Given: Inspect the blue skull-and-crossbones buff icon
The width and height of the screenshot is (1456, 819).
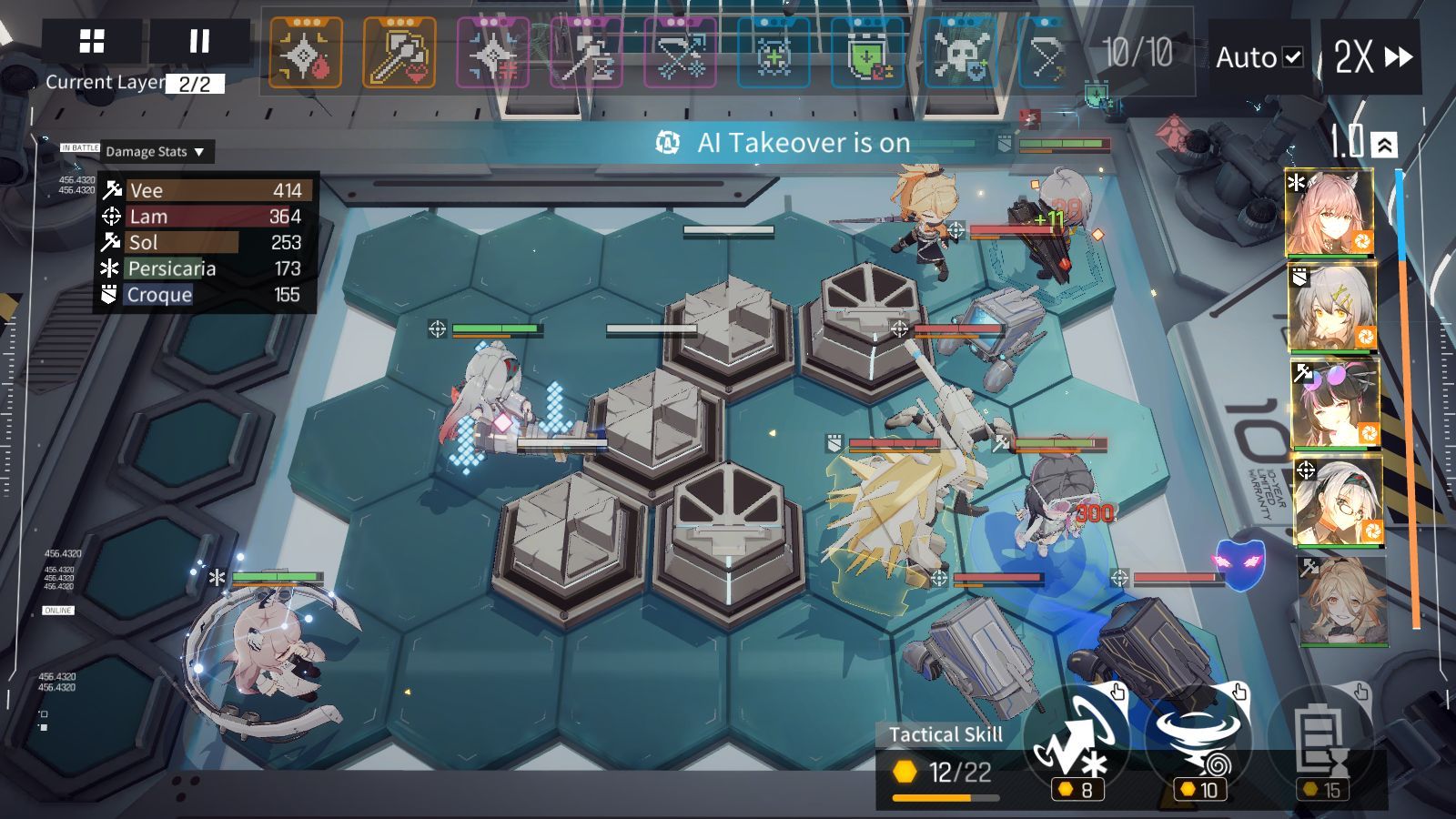Looking at the screenshot, I should click(x=961, y=55).
